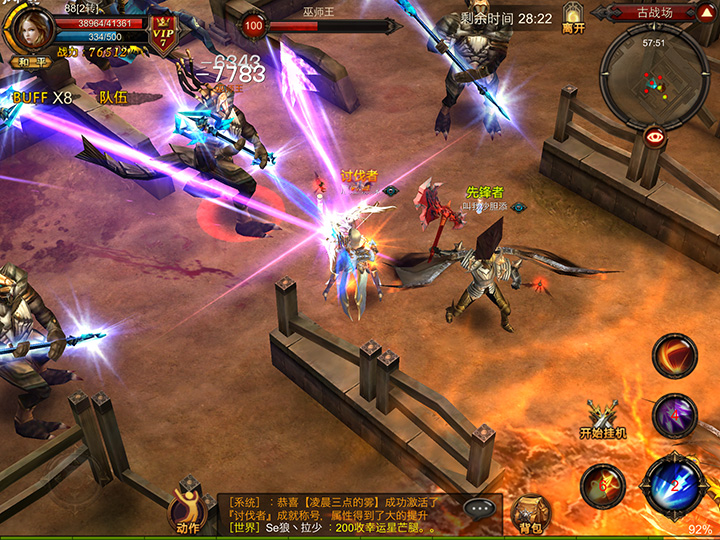Toggle the 和平 peace mode button
Image resolution: width=720 pixels, height=540 pixels.
coord(27,62)
